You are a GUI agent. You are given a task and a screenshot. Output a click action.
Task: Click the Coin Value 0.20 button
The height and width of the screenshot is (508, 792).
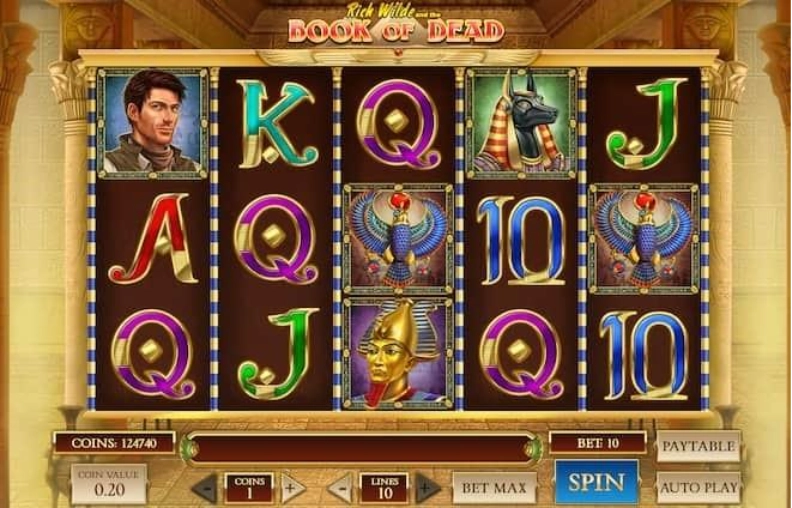tap(108, 484)
